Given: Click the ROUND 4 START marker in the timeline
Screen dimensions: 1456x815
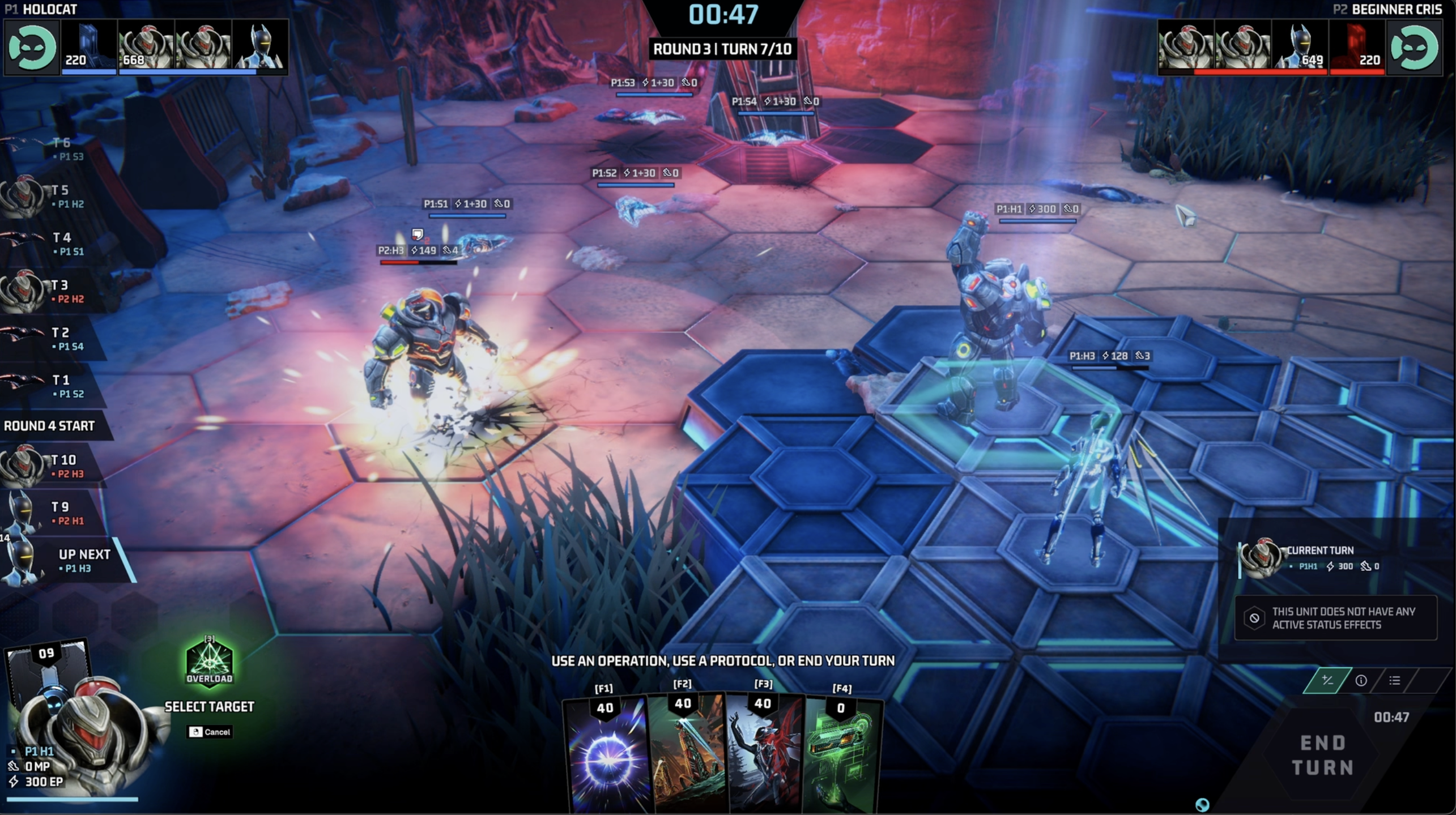Looking at the screenshot, I should [x=50, y=426].
